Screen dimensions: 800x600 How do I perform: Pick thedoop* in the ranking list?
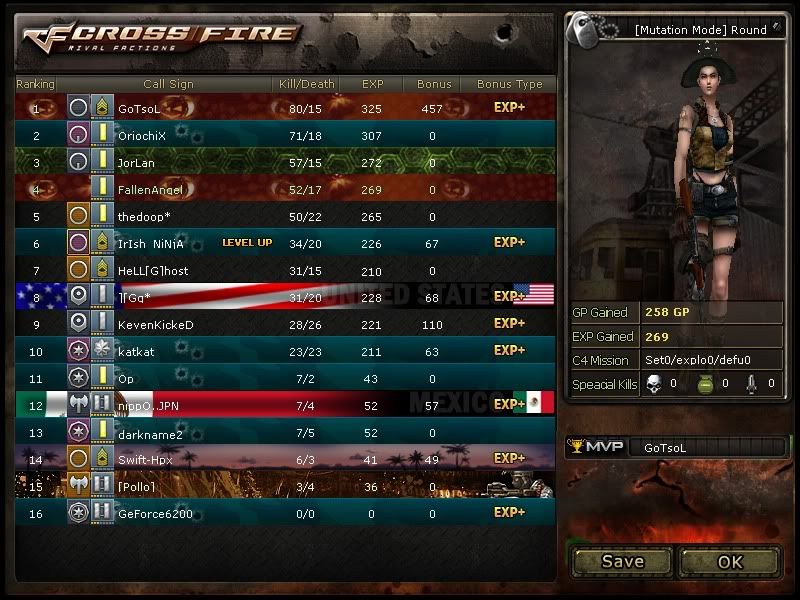pos(285,216)
